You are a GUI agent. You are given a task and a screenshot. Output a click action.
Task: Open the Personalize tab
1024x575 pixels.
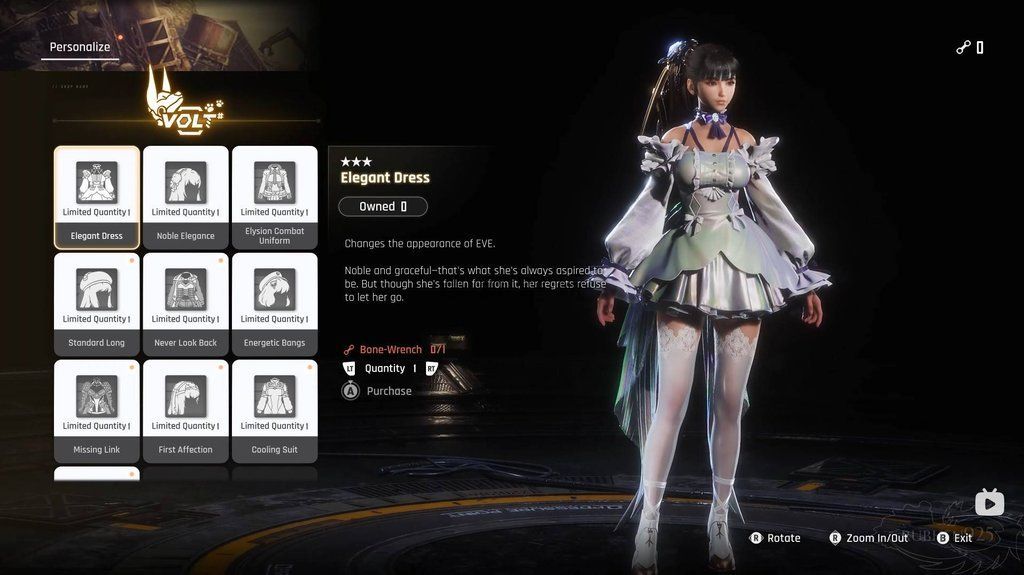click(80, 47)
